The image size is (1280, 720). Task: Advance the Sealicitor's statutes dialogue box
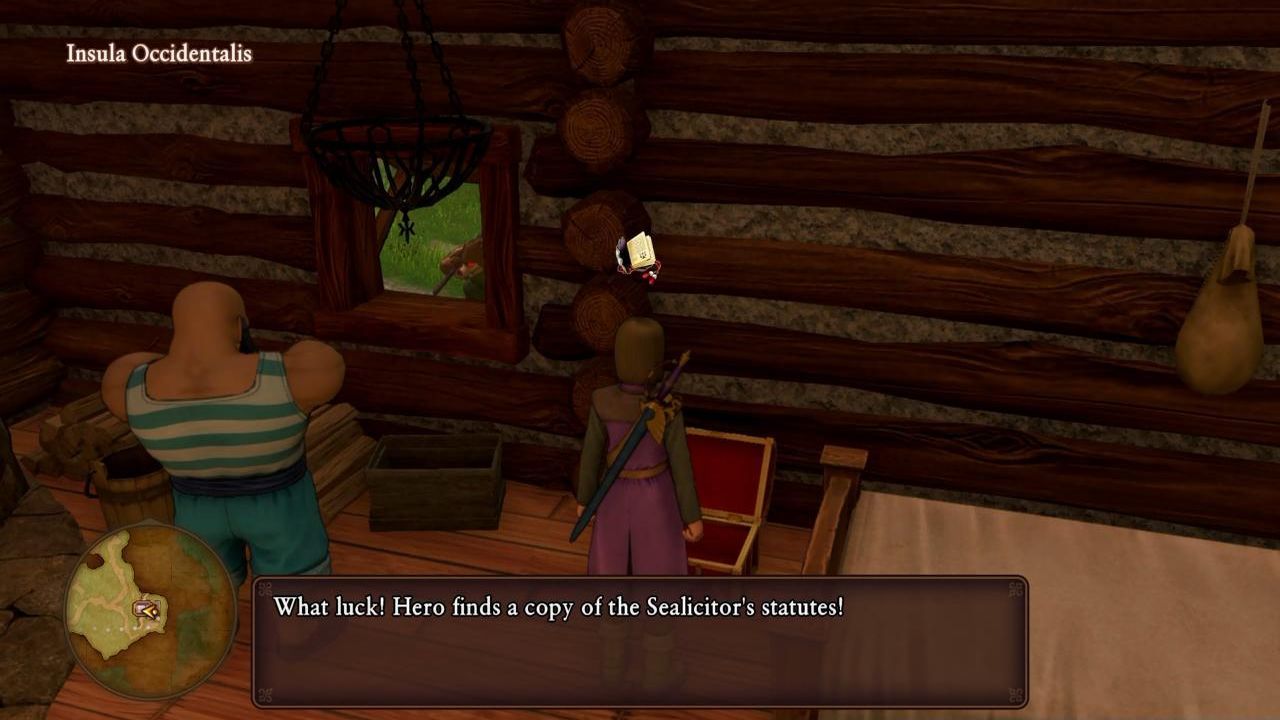click(x=640, y=641)
